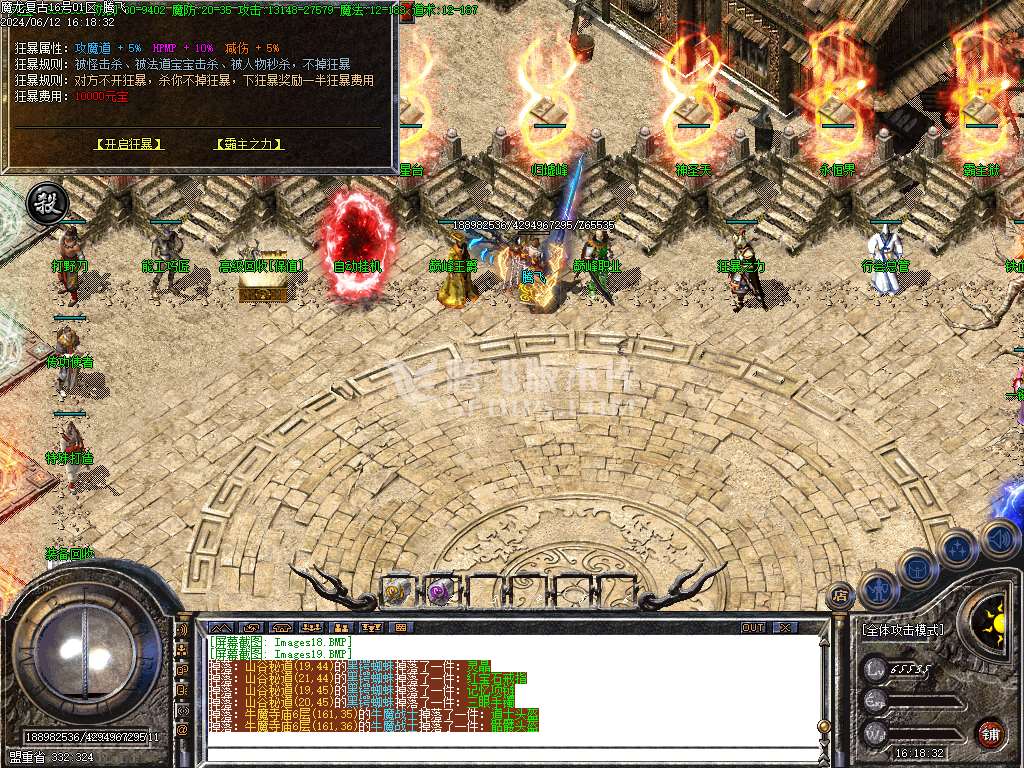Viewport: 1024px width, 768px height.
Task: Switch the 全体攻击模式 attack mode label
Action: coord(902,630)
